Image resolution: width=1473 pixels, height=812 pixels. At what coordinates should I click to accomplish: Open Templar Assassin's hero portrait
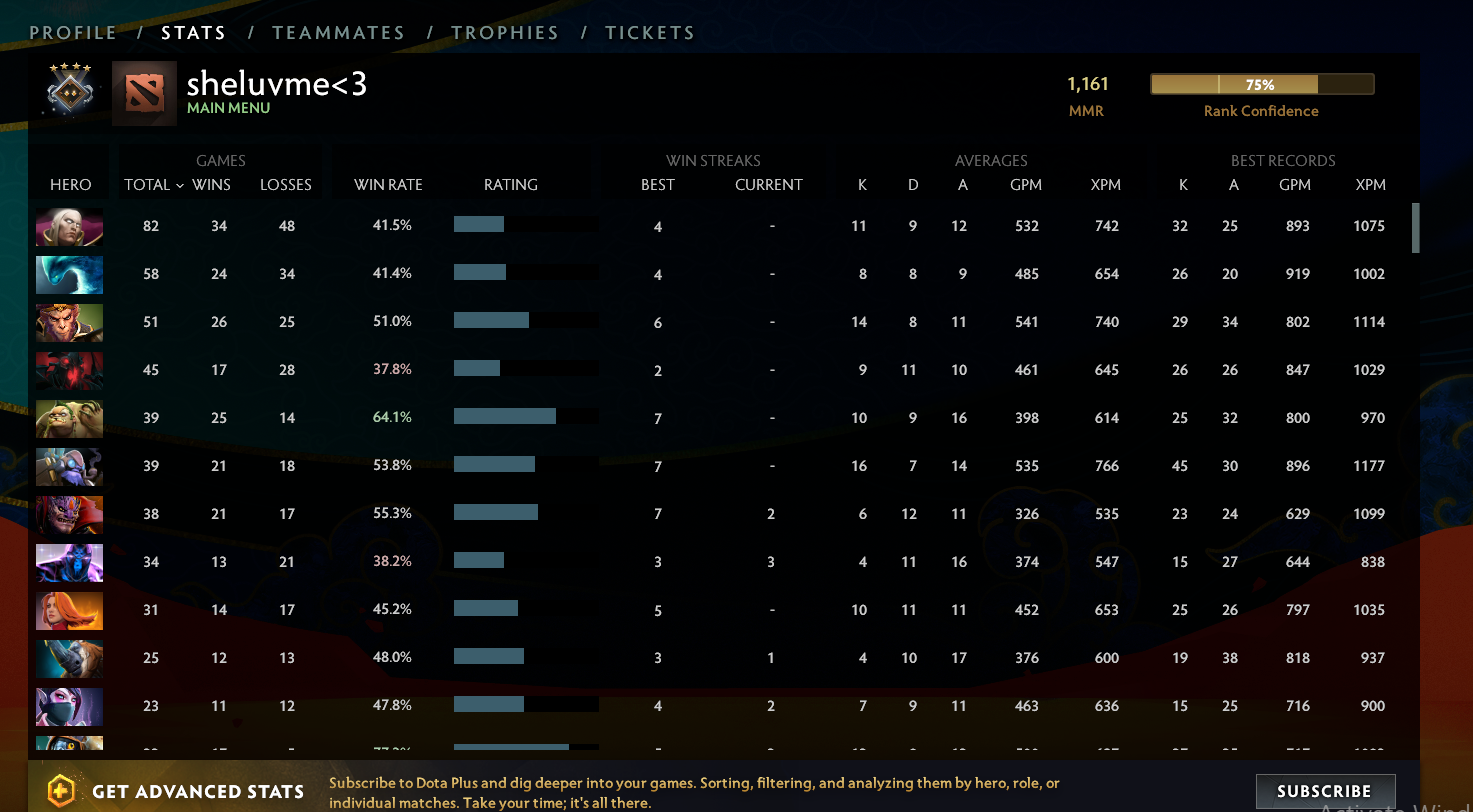(x=69, y=706)
